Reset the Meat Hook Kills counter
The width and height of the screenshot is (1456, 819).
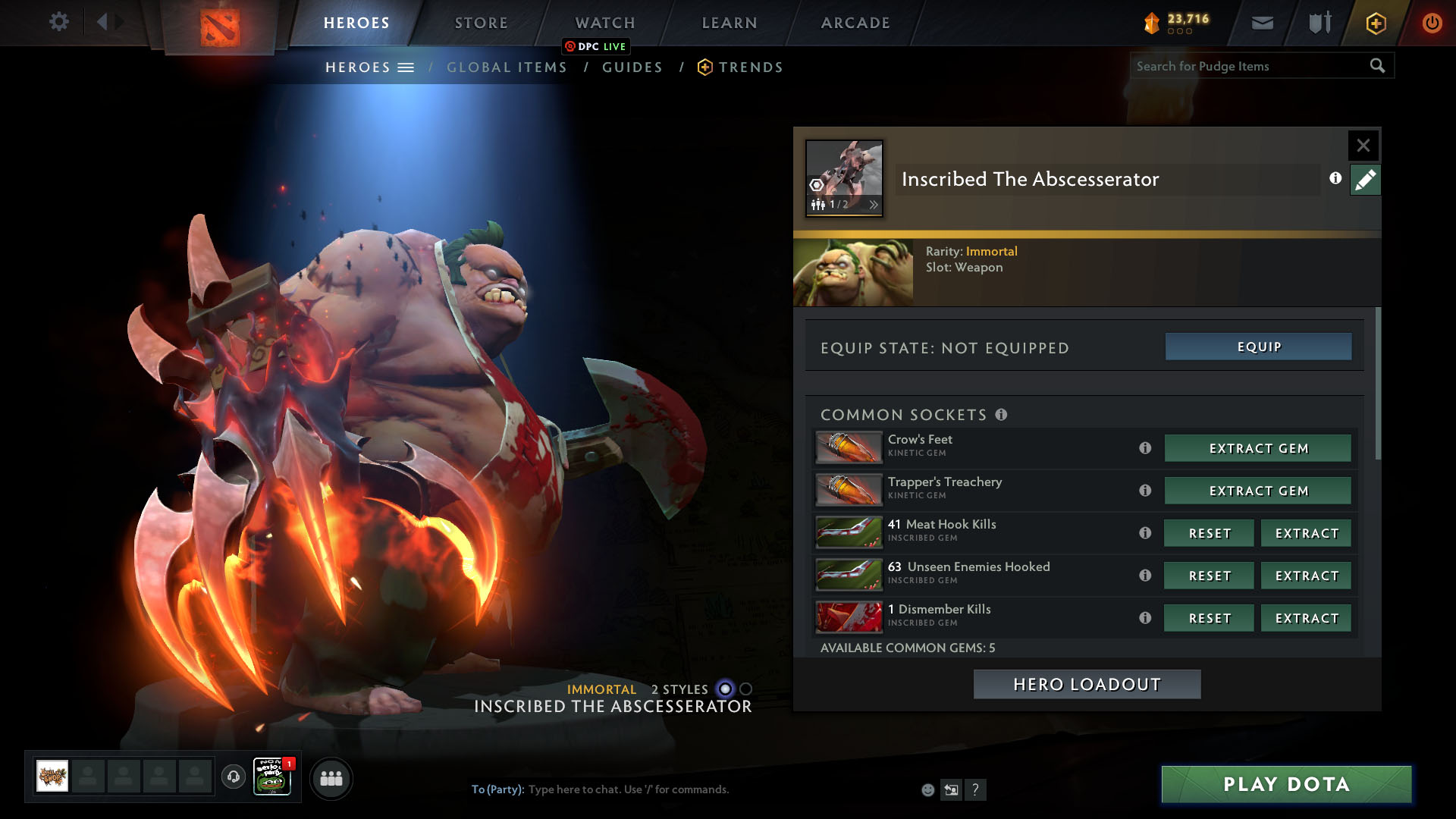[1210, 533]
